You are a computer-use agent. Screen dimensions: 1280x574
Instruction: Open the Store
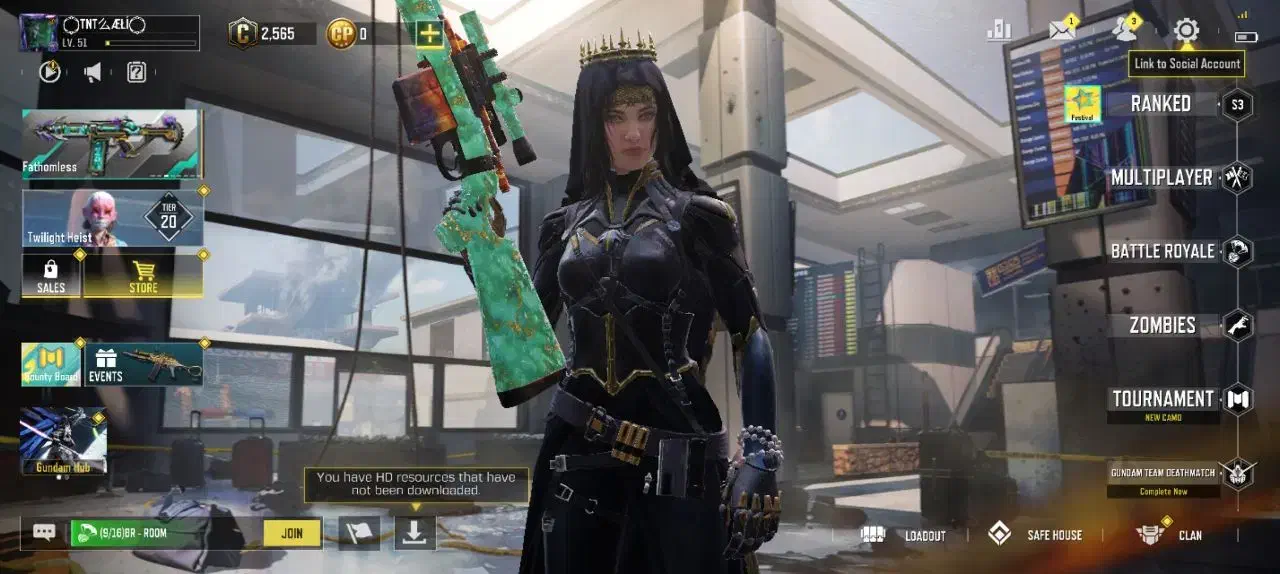[143, 275]
